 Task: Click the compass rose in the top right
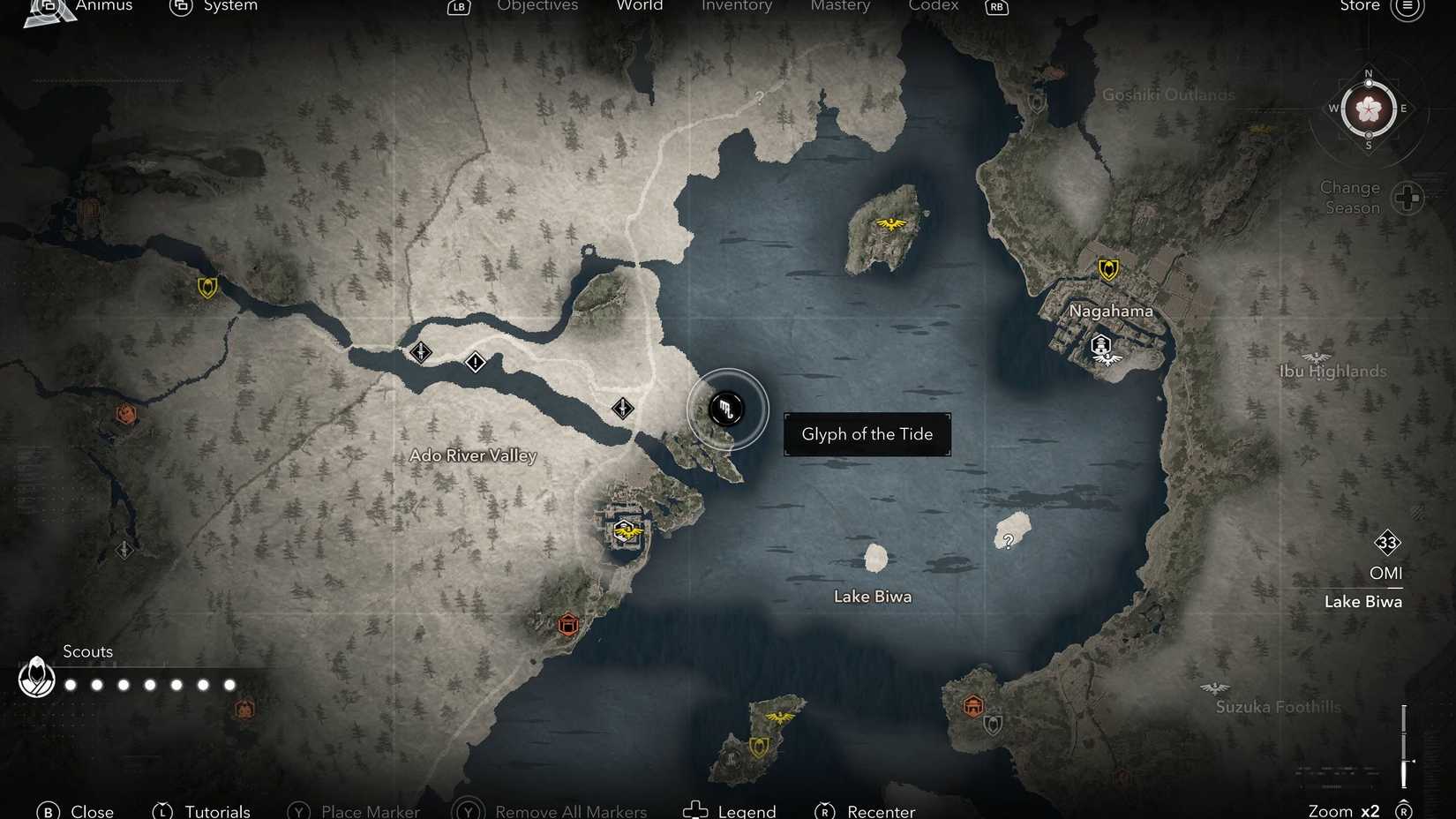tap(1369, 109)
